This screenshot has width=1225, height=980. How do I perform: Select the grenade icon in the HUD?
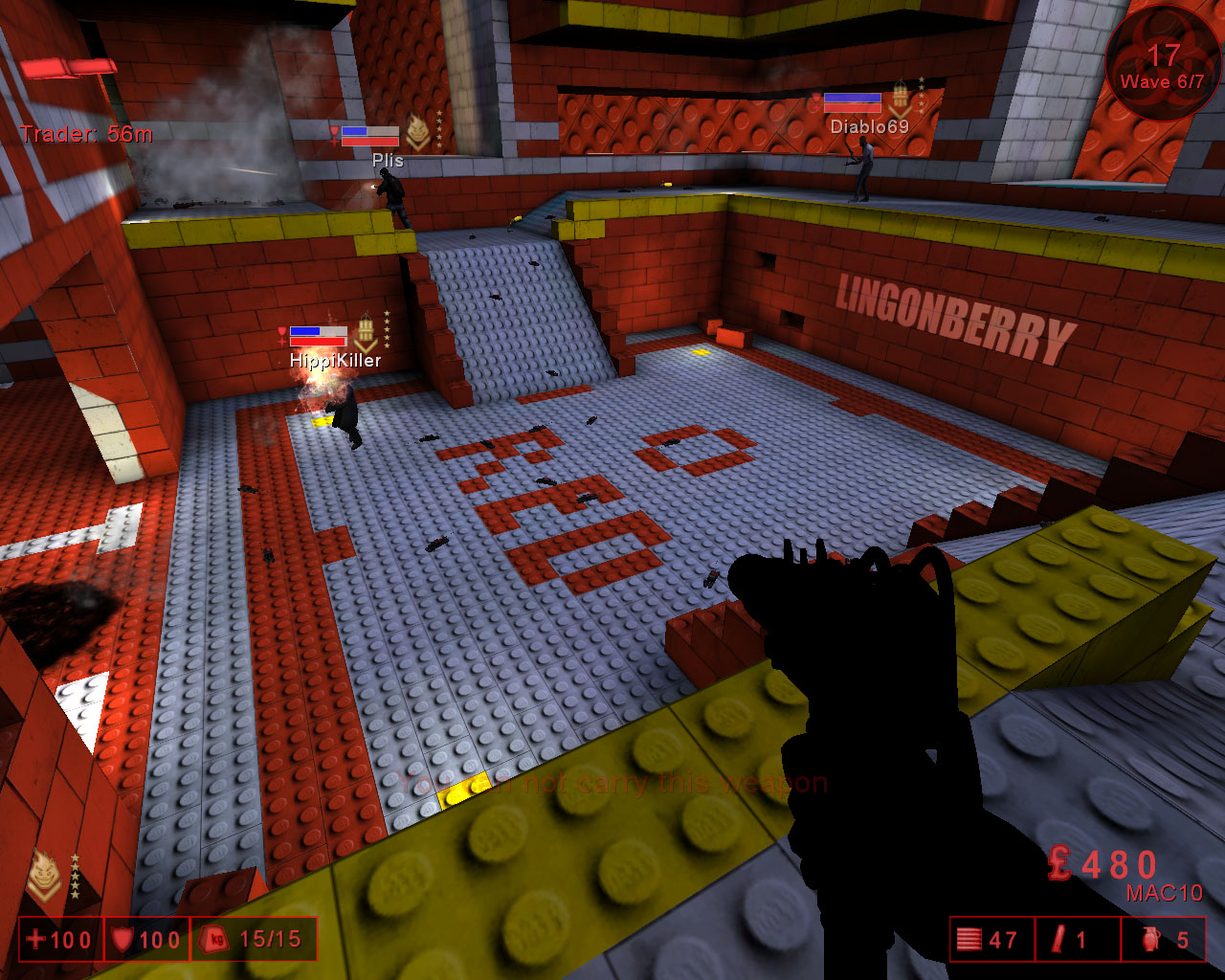pos(1151,940)
